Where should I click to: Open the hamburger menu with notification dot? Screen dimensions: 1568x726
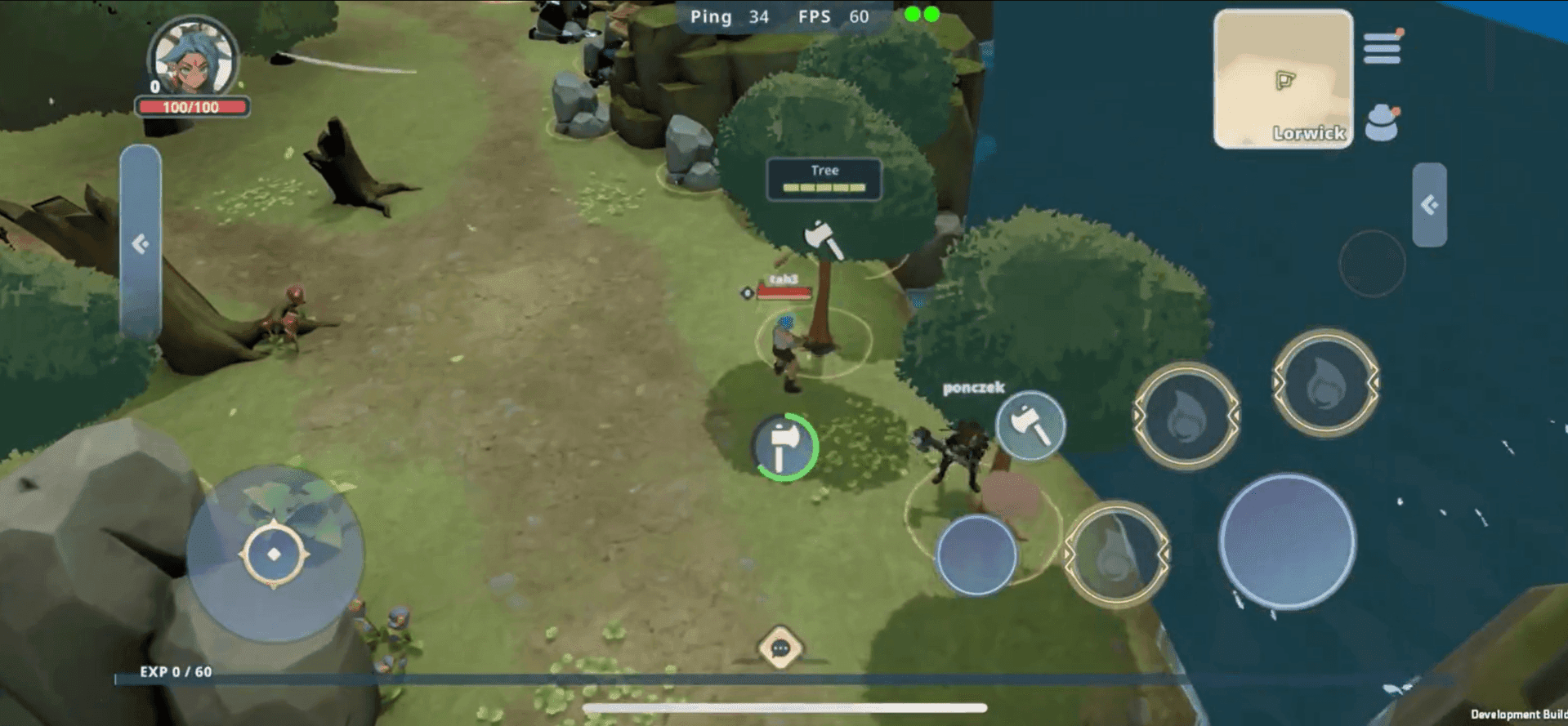pos(1381,47)
